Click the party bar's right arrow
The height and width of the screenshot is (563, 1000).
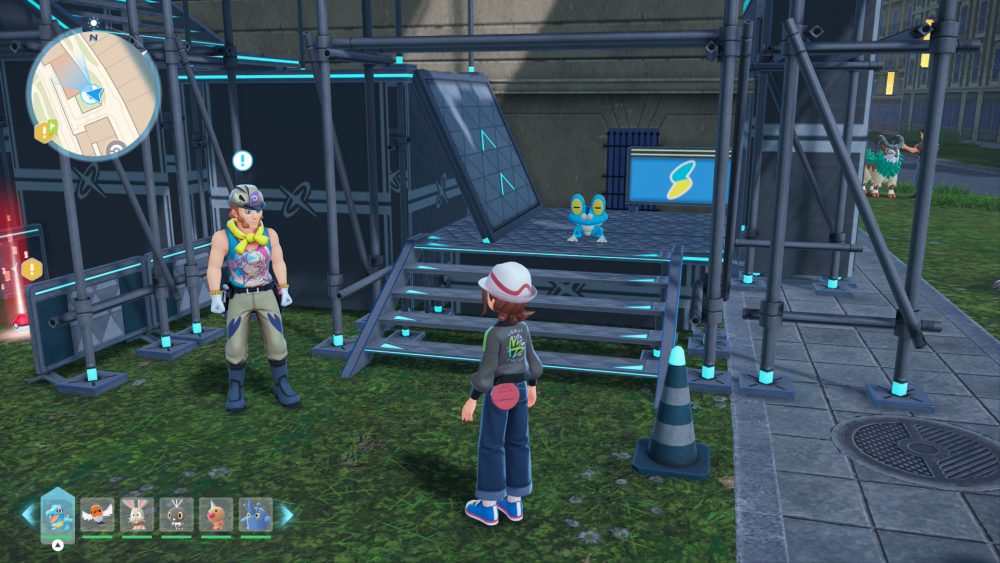tap(287, 515)
